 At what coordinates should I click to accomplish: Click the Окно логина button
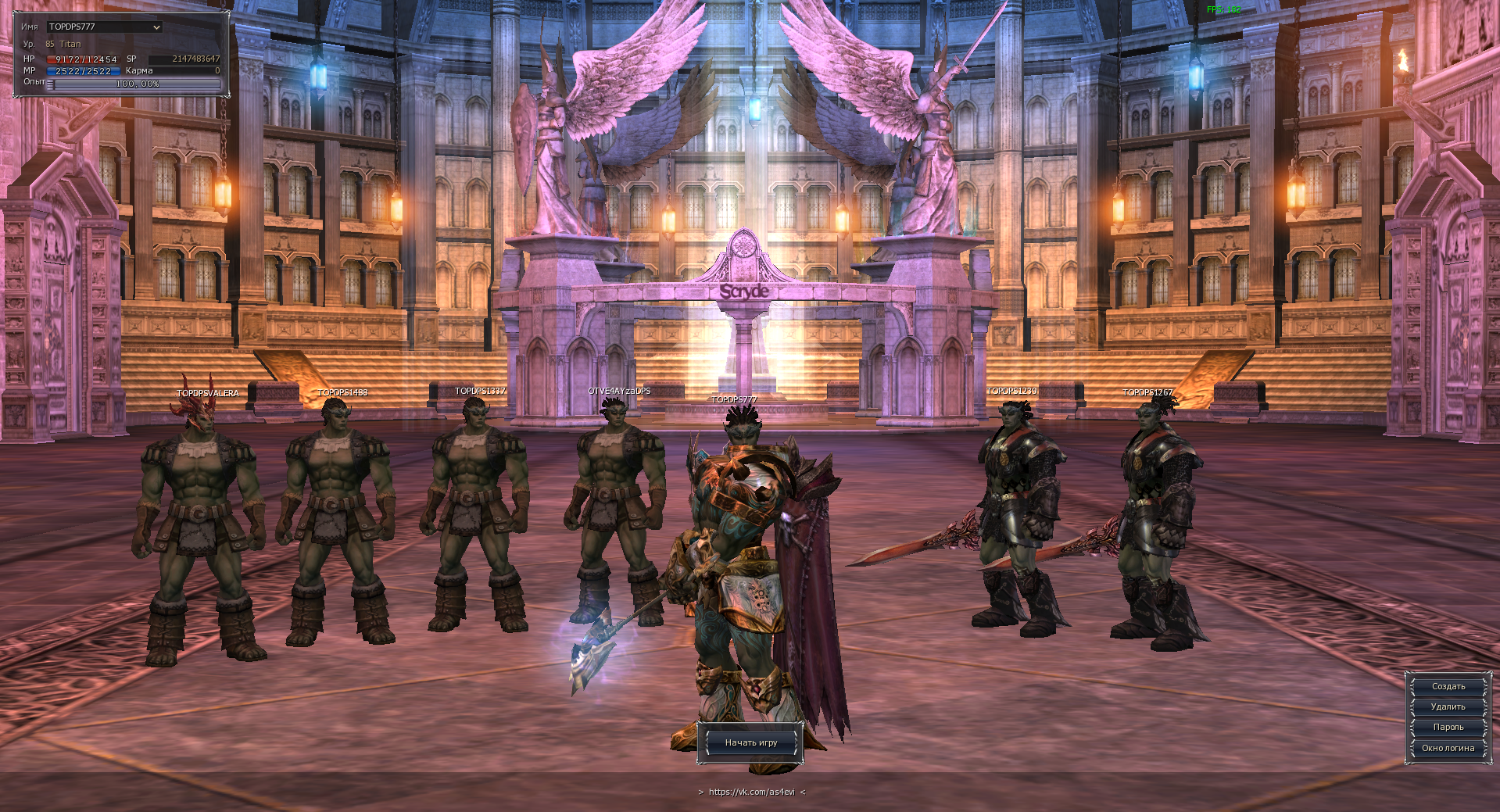point(1448,747)
